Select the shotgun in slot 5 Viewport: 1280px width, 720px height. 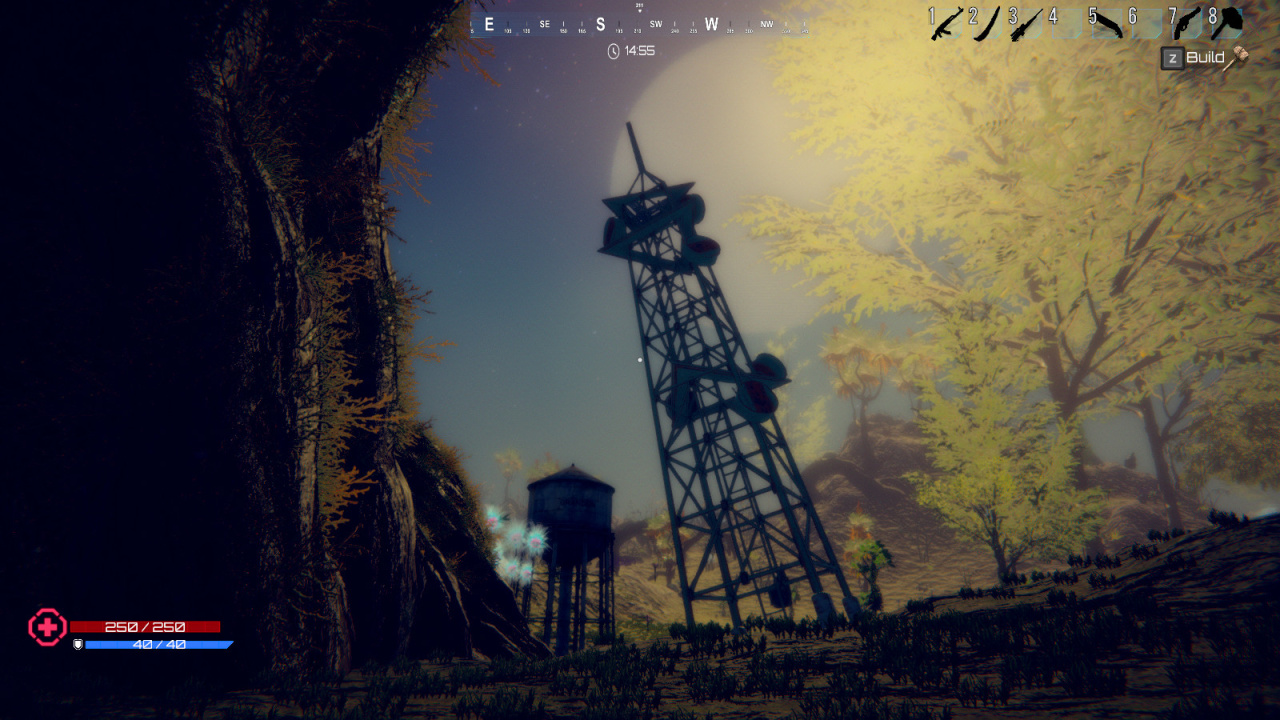(x=1106, y=24)
